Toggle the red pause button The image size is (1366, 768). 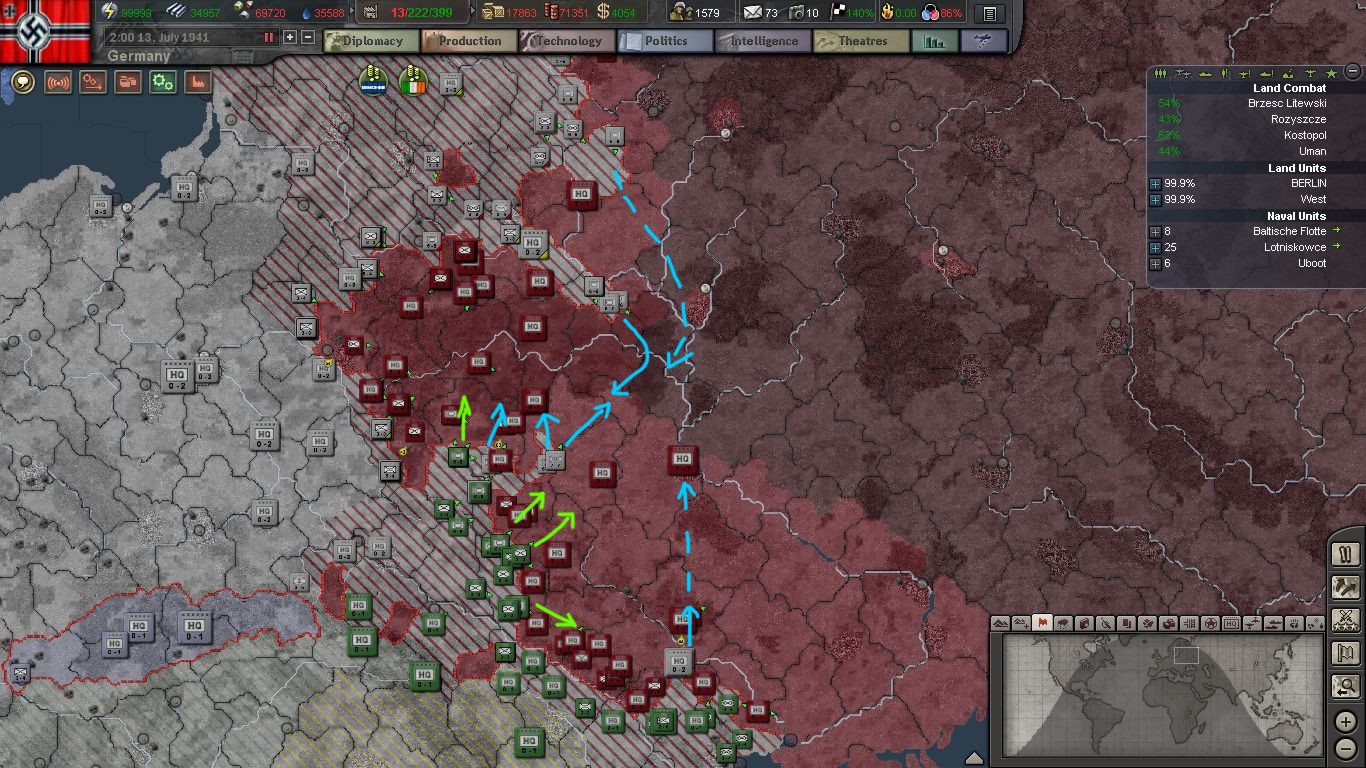click(268, 37)
